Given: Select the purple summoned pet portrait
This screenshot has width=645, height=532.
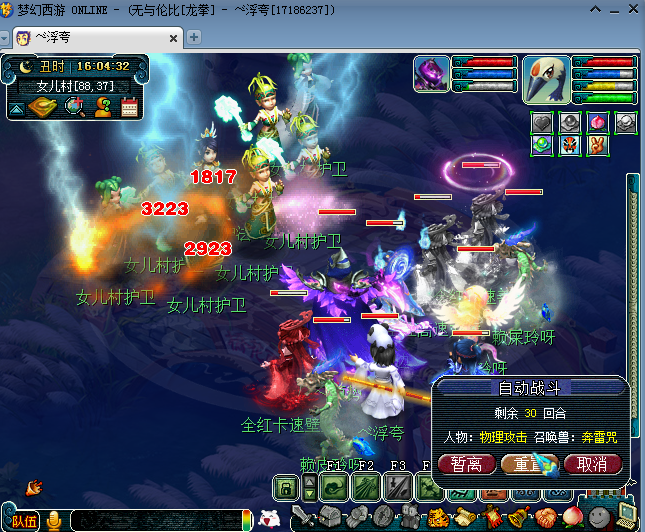Looking at the screenshot, I should pyautogui.click(x=431, y=74).
